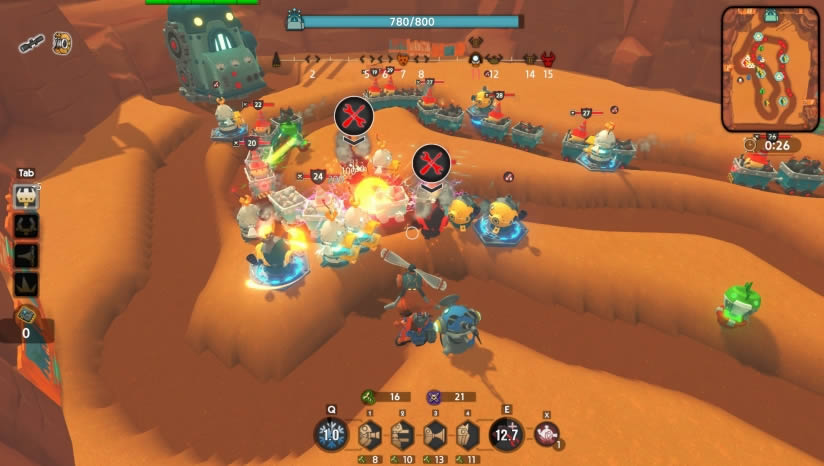
Task: Click the golden gear icon at top left
Action: point(61,42)
